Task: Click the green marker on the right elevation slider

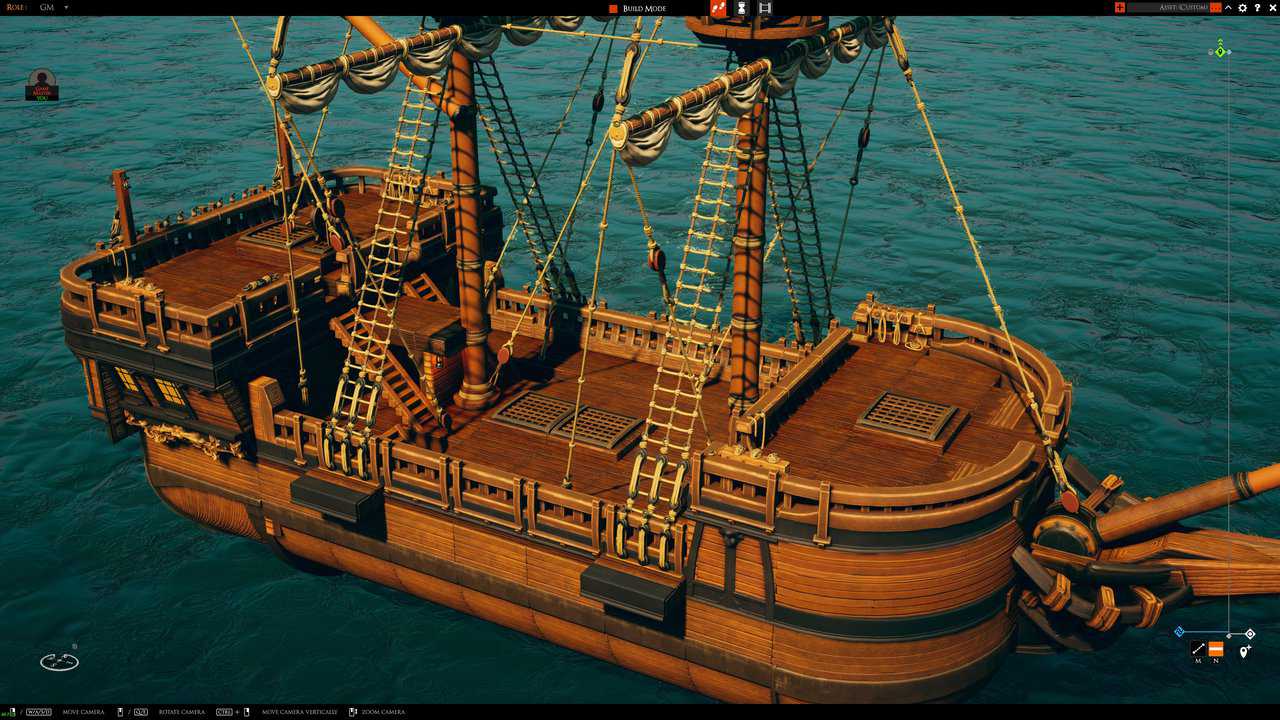Action: point(1220,50)
